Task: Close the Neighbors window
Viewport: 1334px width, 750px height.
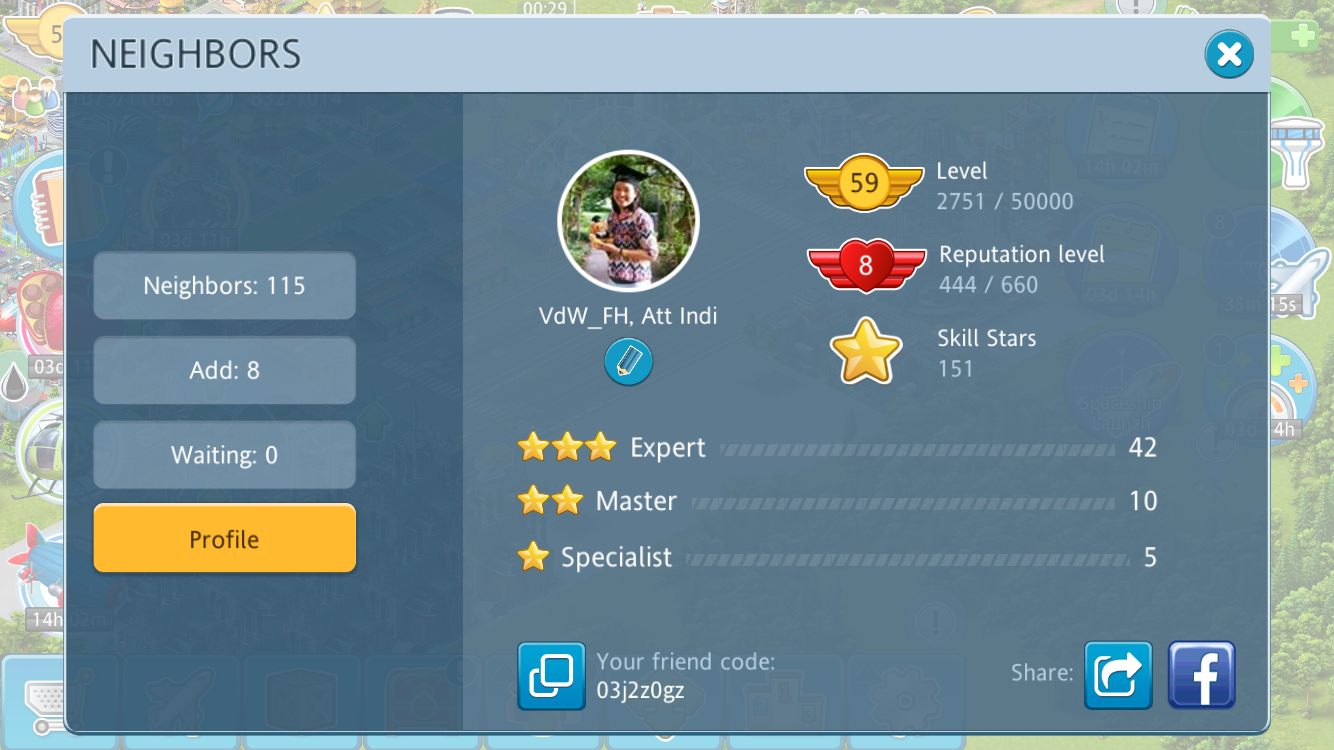Action: [1229, 55]
